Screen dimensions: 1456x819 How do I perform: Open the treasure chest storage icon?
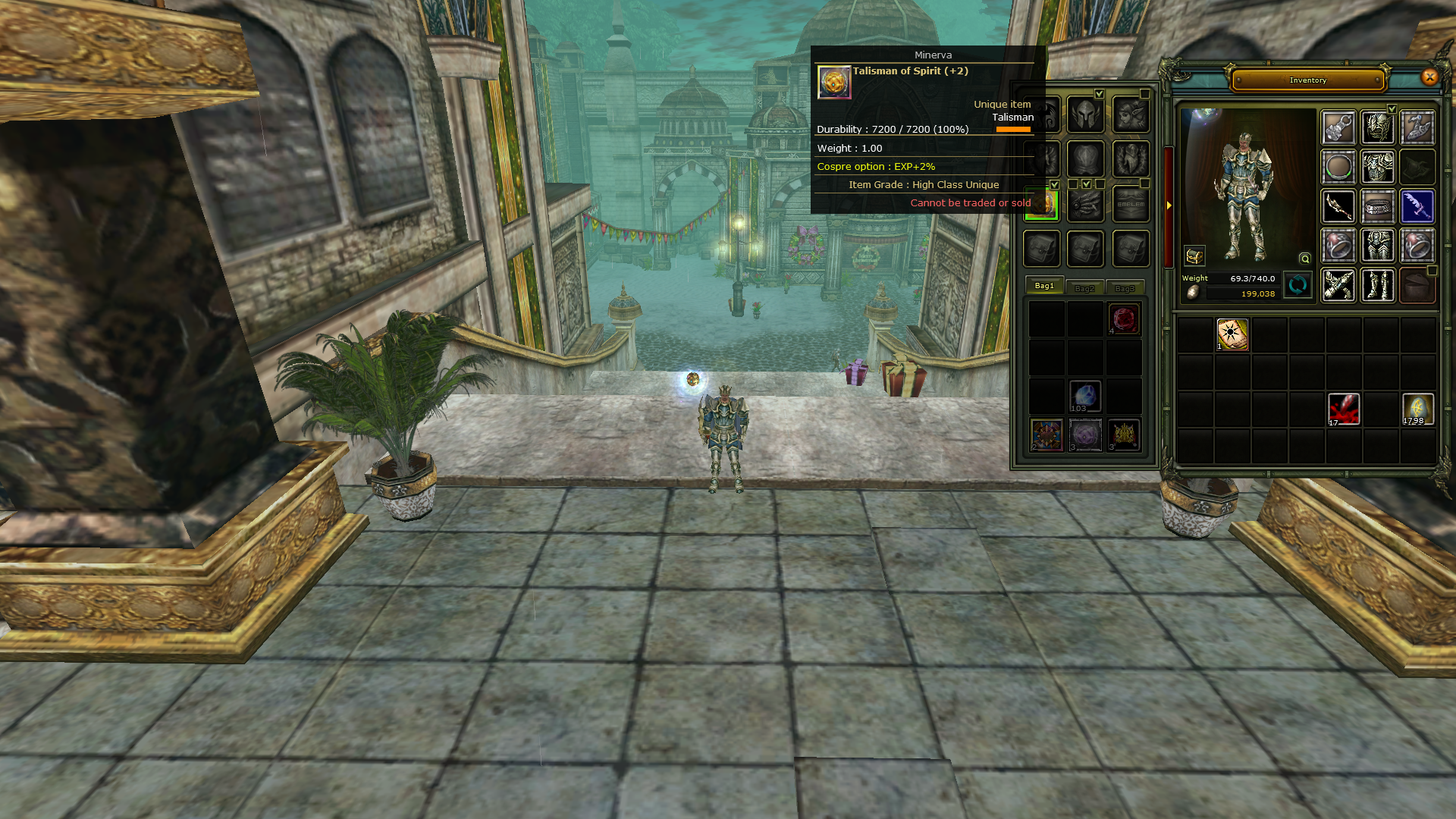tap(1194, 256)
